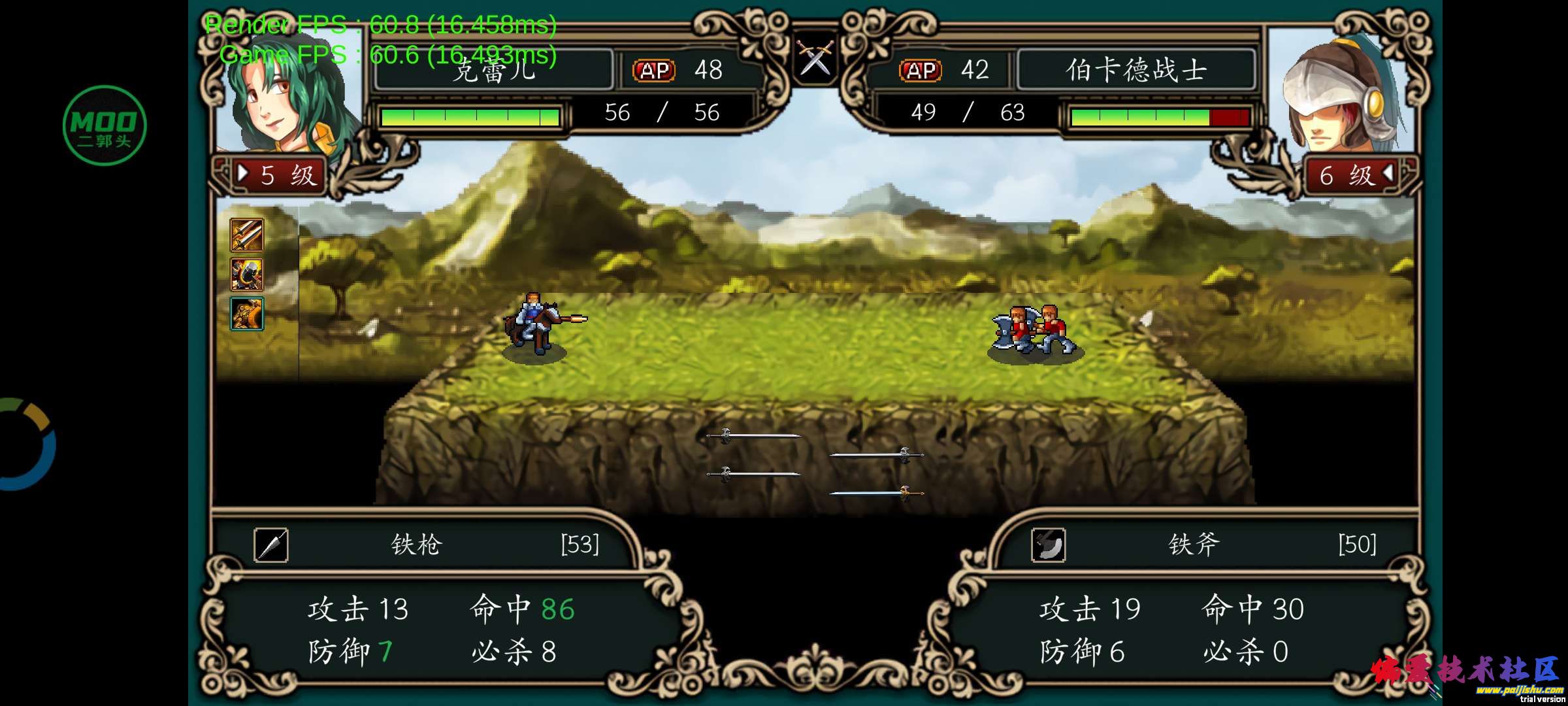Viewport: 1568px width, 706px height.
Task: Select the twin swords skill icon
Action: pyautogui.click(x=246, y=235)
